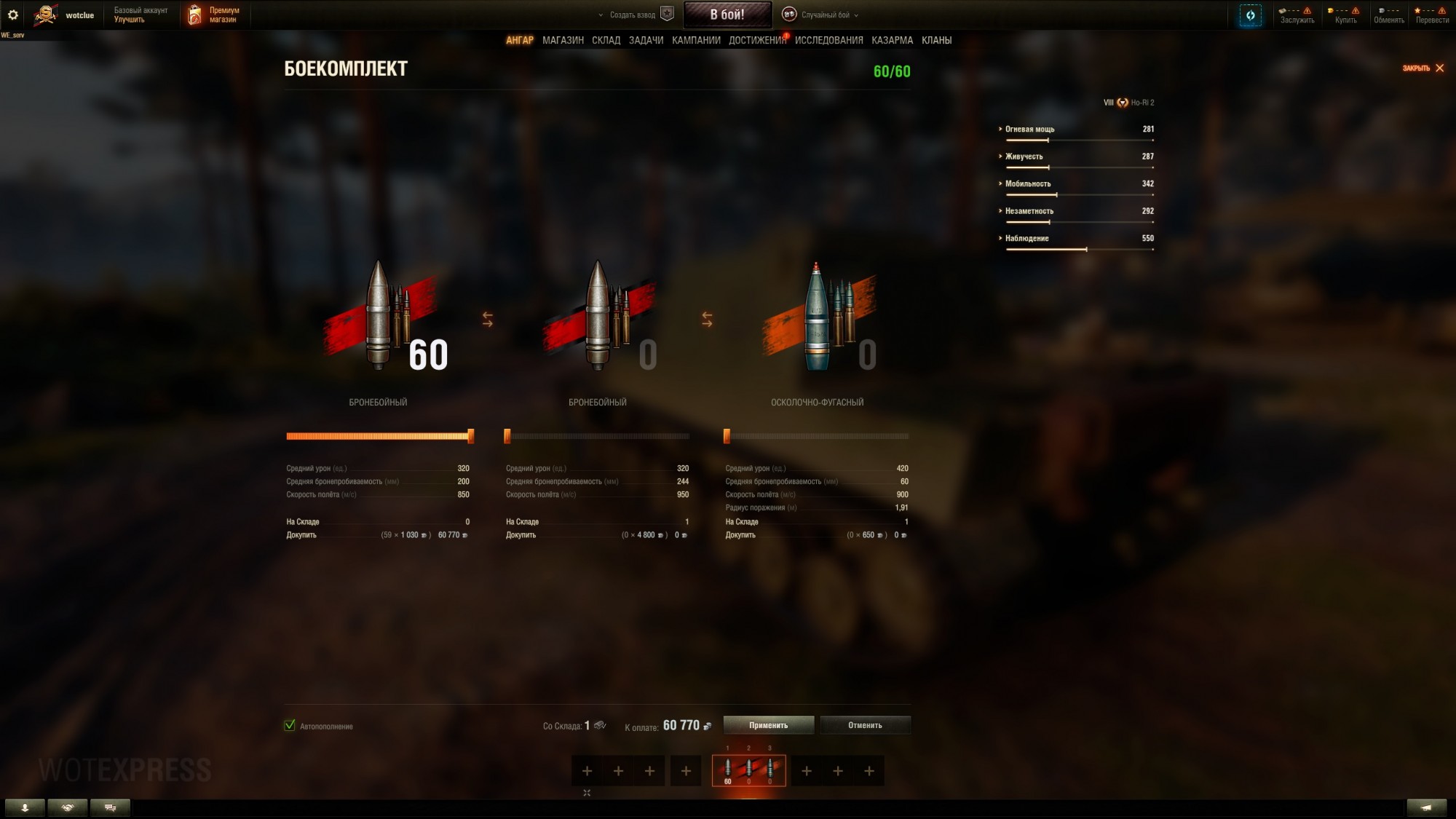Screen dimensions: 1456x819
Task: Open the chat messages icon bottom-left
Action: coord(111,807)
